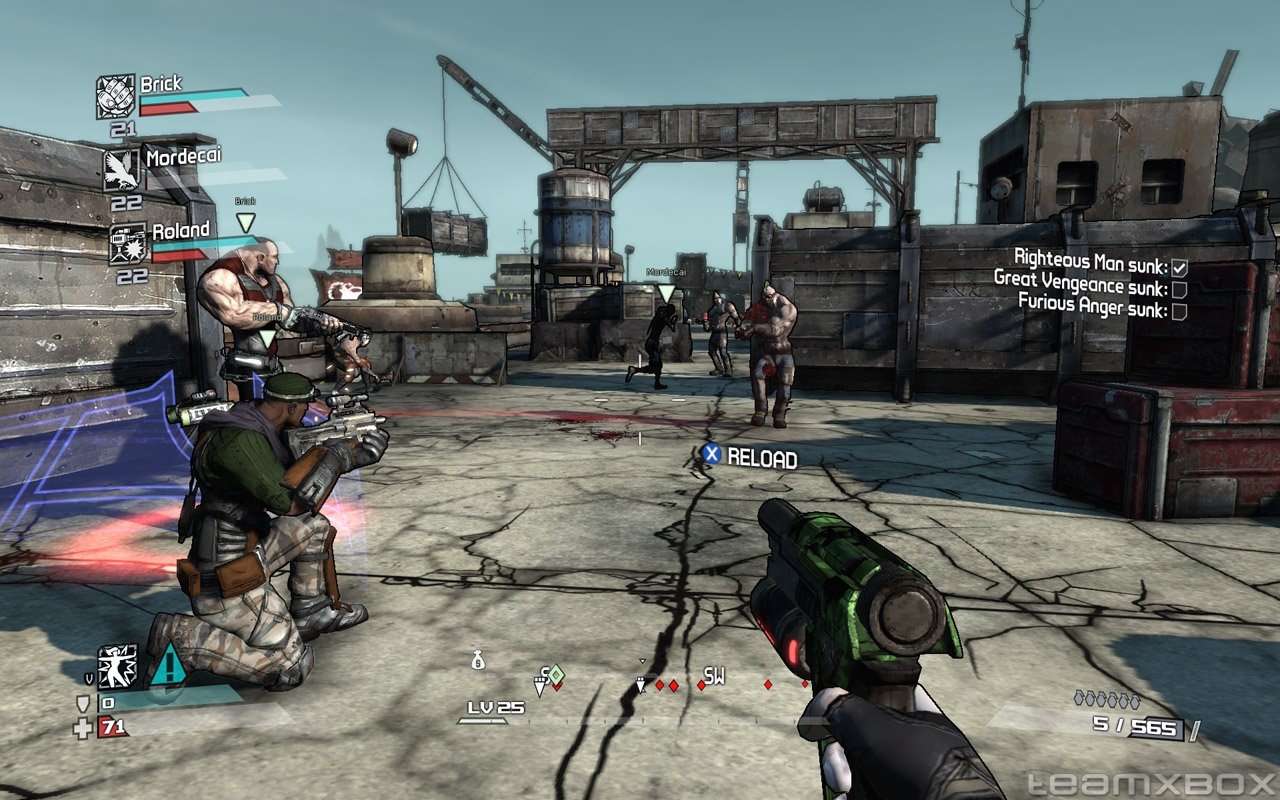
Task: Click the green waypoint diamond on the compass
Action: (x=556, y=672)
